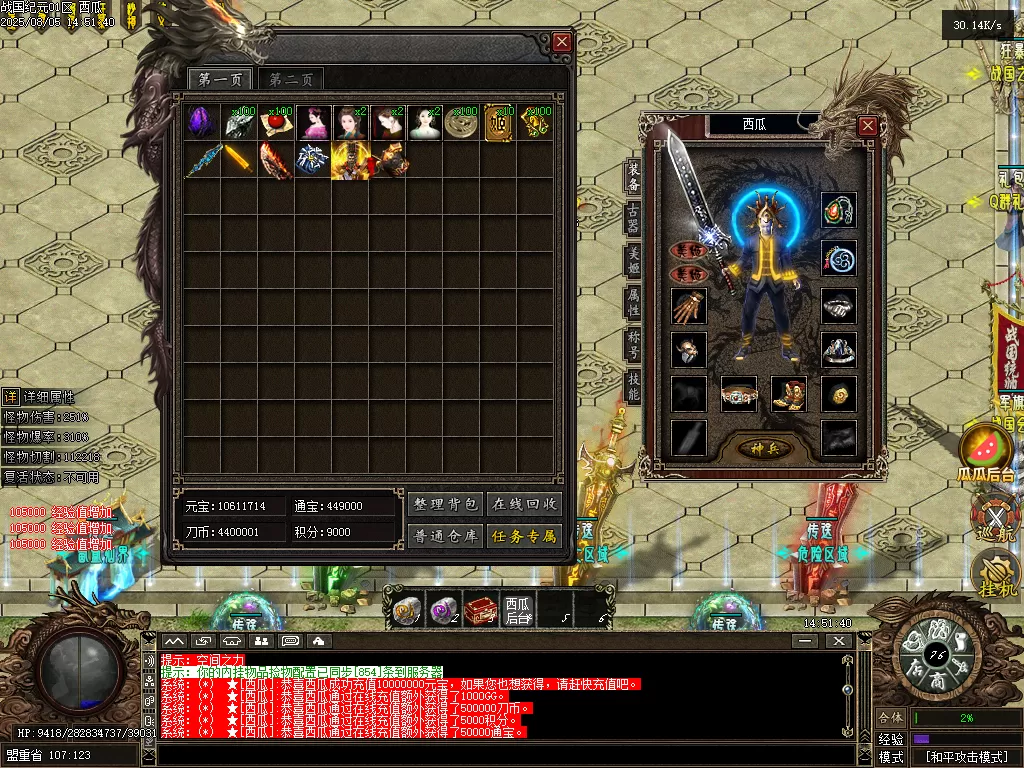The width and height of the screenshot is (1024, 768).
Task: Open the 在线回收 recycle function
Action: coord(525,504)
